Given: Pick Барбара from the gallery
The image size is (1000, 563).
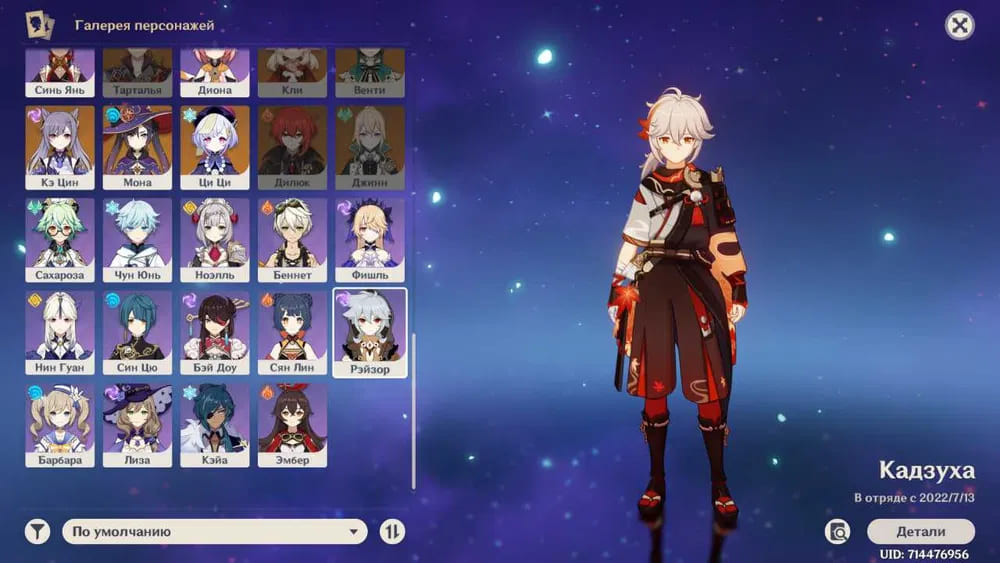Looking at the screenshot, I should (60, 425).
